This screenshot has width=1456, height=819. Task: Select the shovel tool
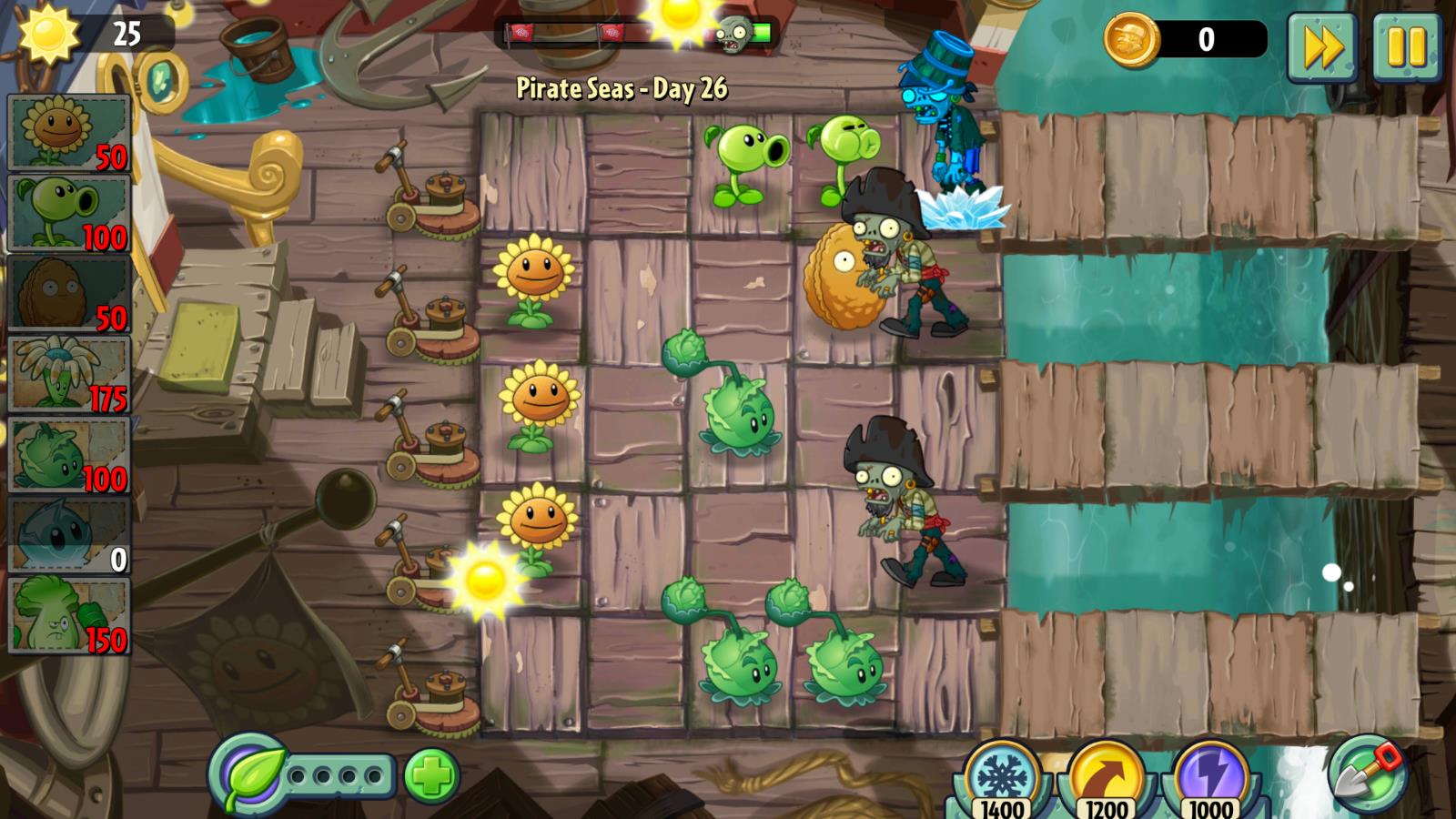click(x=1367, y=774)
